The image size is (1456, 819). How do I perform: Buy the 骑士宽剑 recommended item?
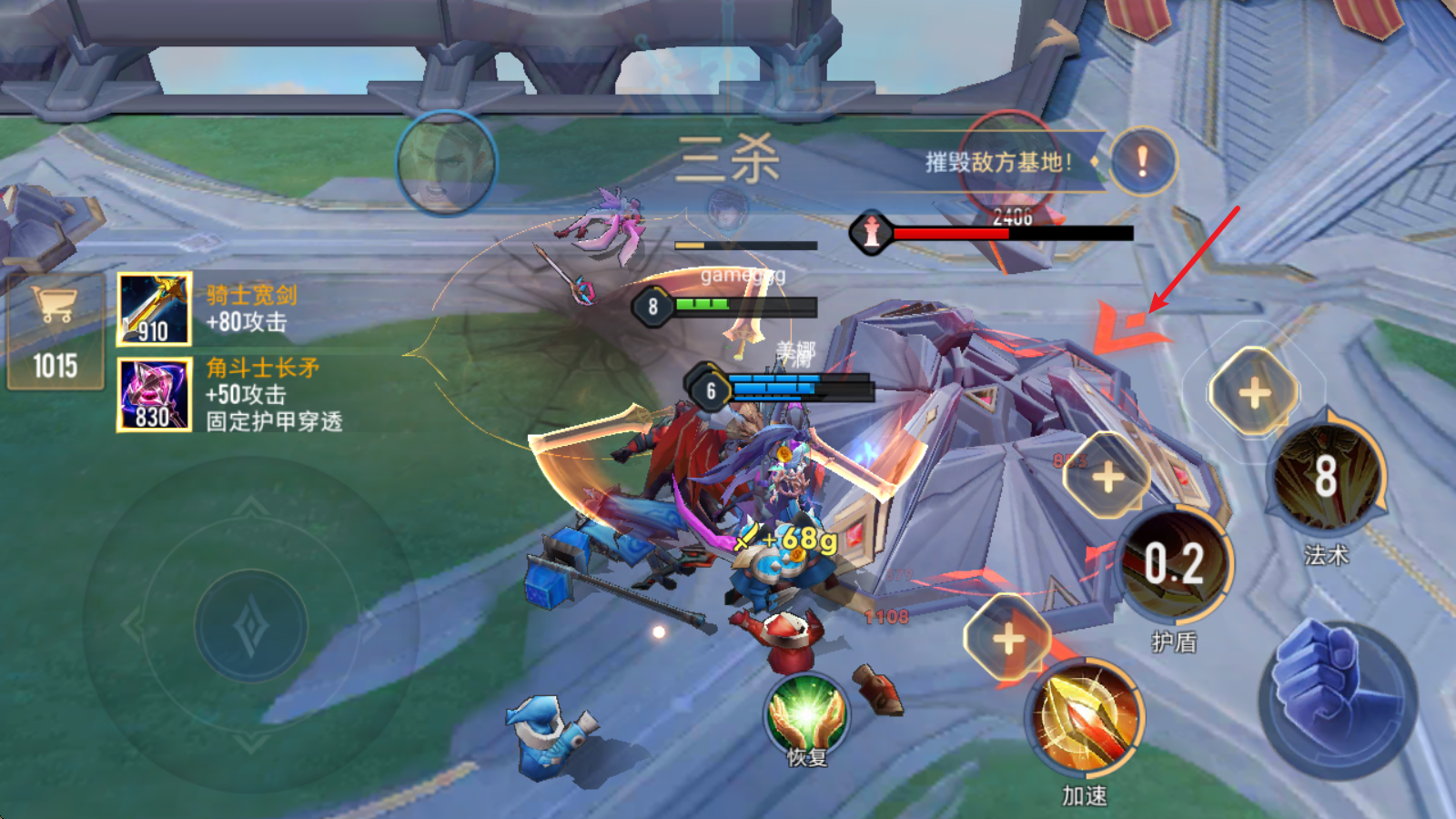pos(154,309)
